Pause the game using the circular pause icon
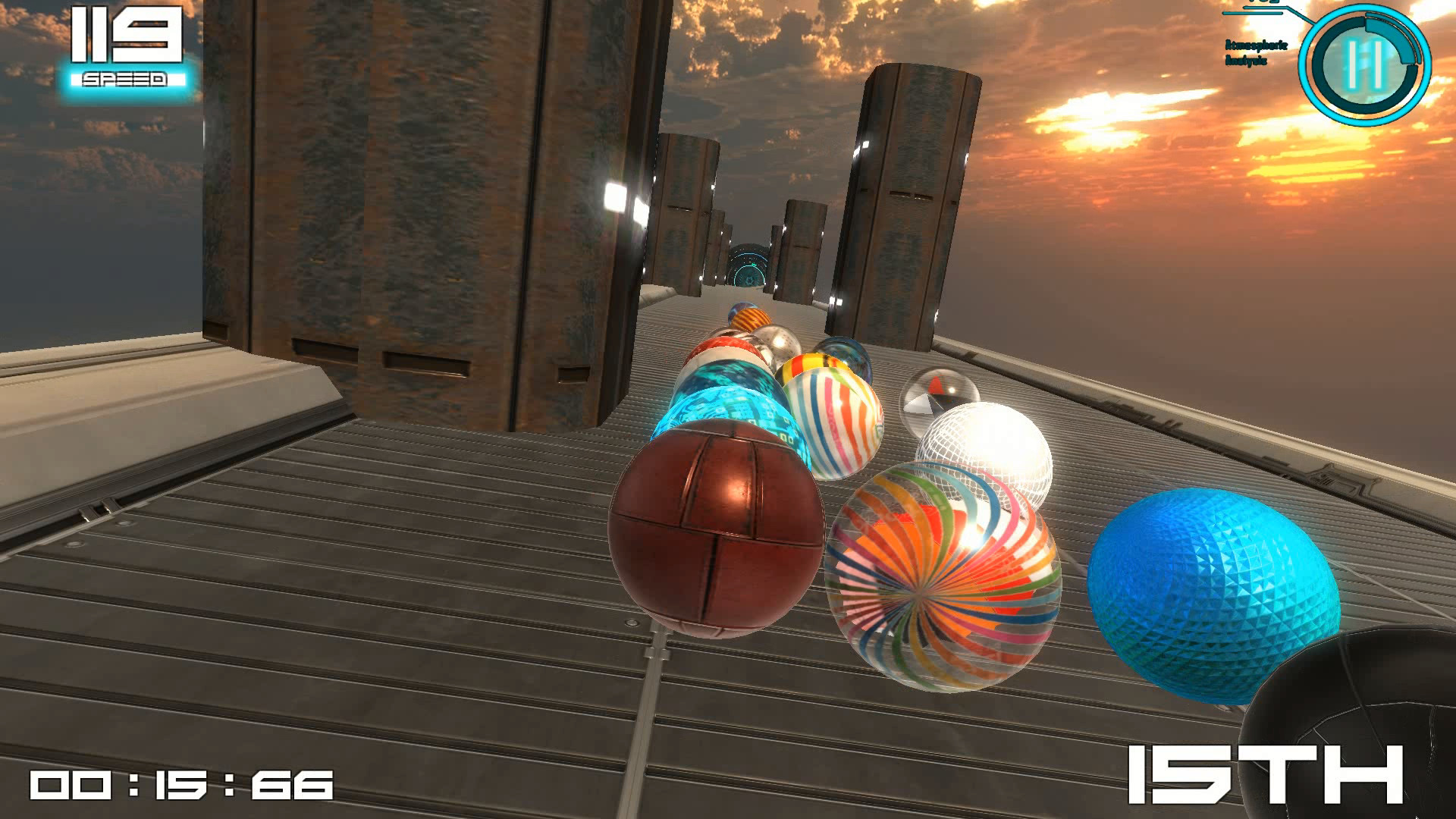The width and height of the screenshot is (1456, 819). (1366, 64)
